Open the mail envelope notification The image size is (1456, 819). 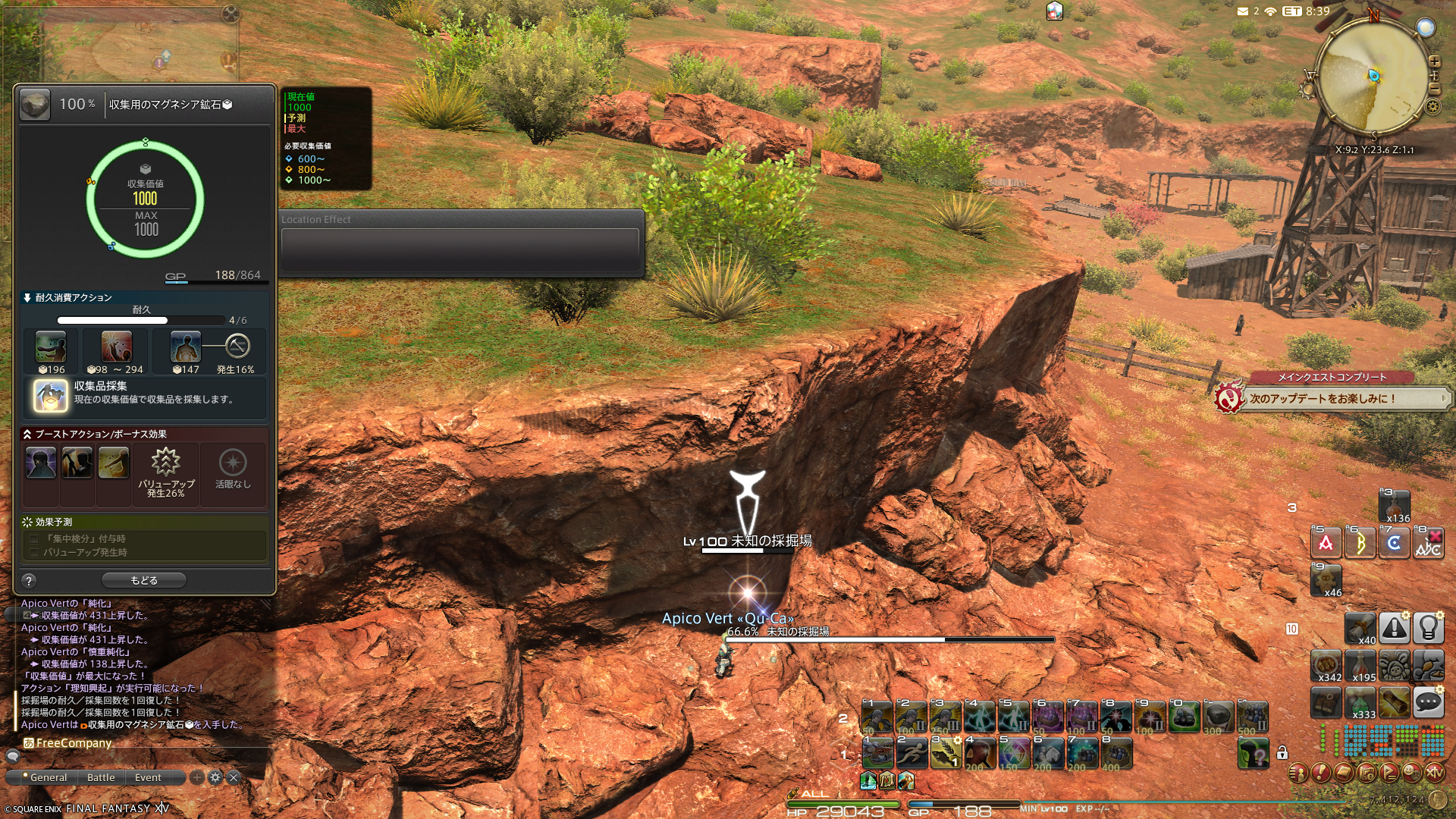[1242, 11]
